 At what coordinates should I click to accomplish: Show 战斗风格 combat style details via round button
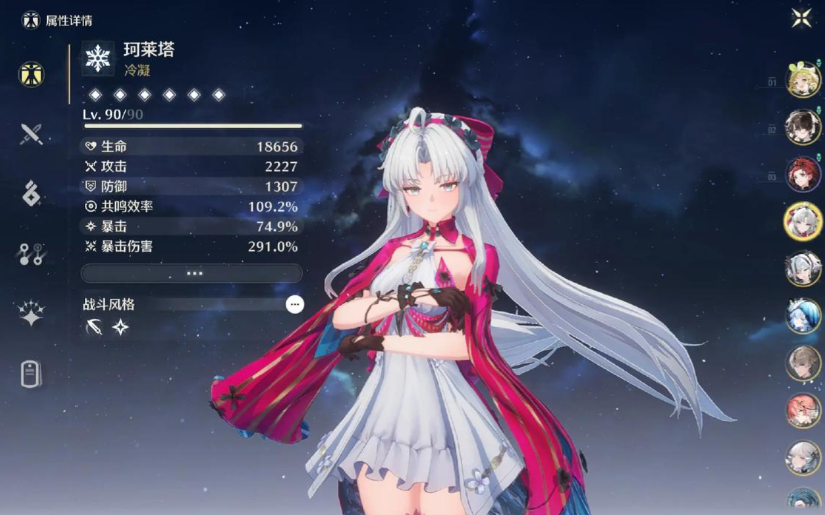click(x=294, y=304)
